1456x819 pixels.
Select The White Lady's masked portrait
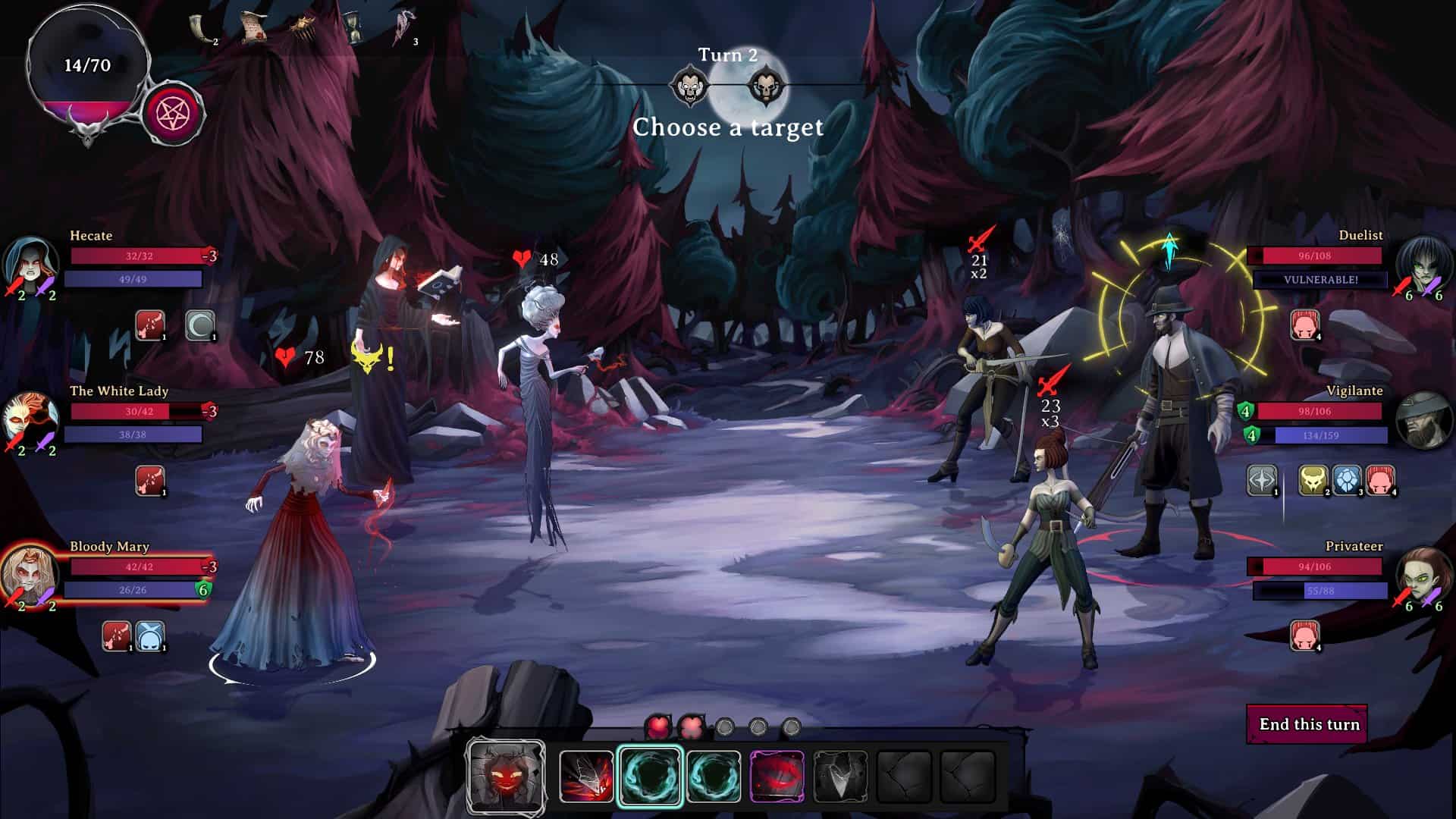click(30, 419)
